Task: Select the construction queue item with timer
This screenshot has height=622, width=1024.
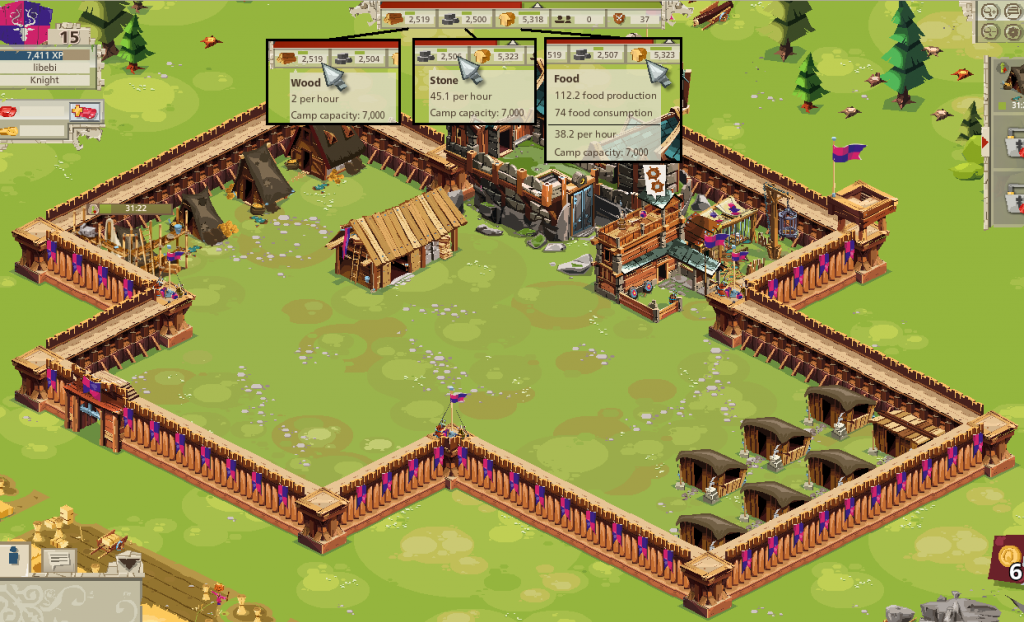Action: [x=1008, y=86]
